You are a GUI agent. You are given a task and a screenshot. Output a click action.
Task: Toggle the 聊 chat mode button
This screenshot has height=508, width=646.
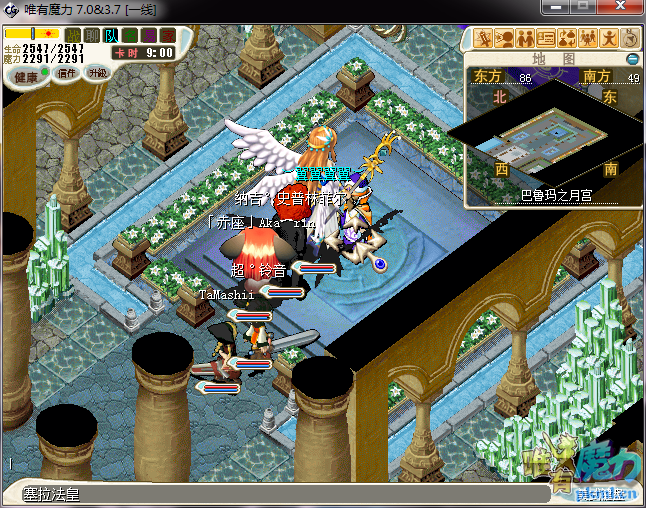(92, 36)
